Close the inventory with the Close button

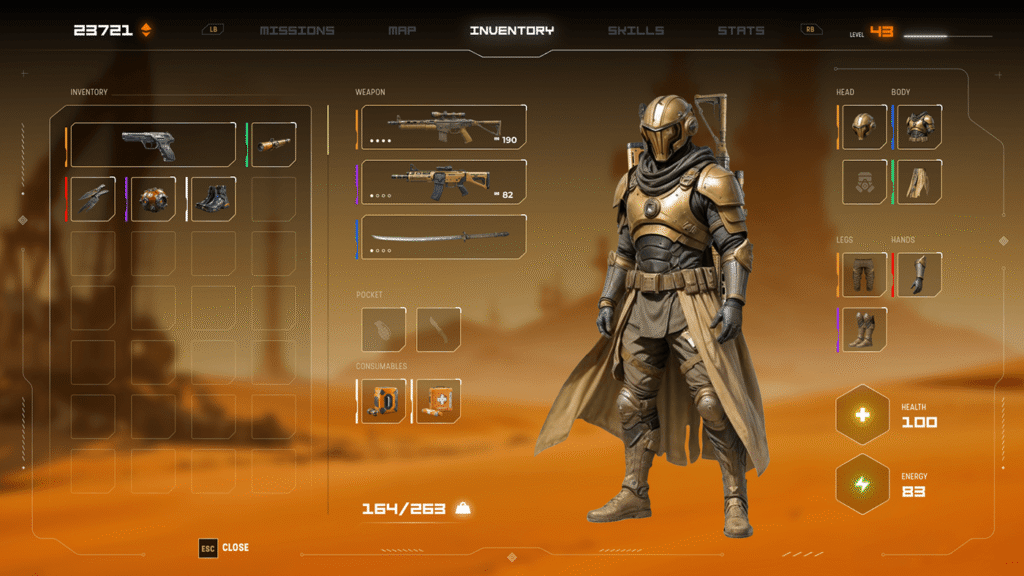pyautogui.click(x=224, y=548)
